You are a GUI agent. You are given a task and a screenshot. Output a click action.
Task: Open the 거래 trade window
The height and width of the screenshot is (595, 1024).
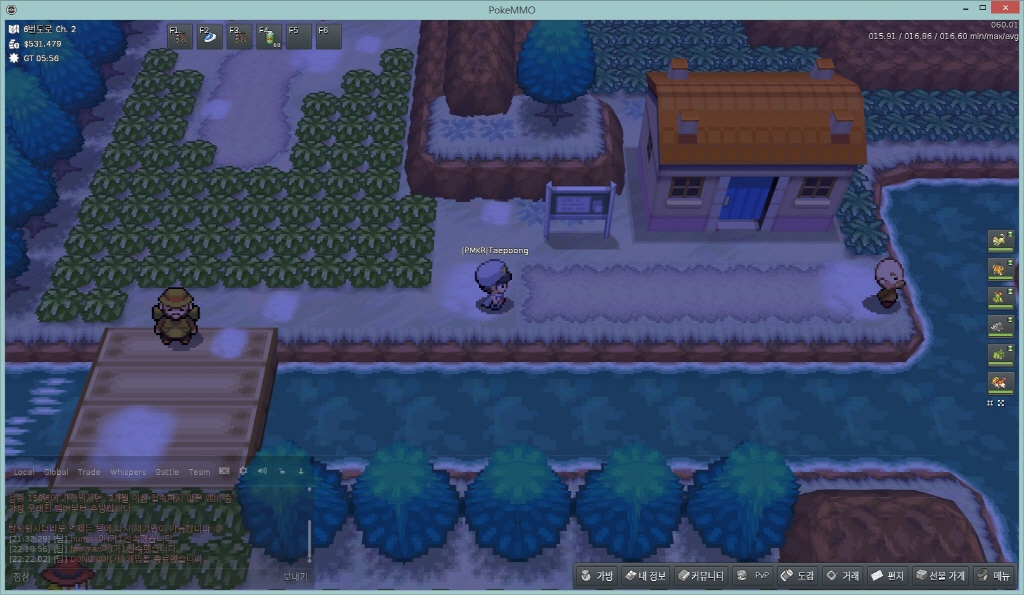[x=842, y=576]
